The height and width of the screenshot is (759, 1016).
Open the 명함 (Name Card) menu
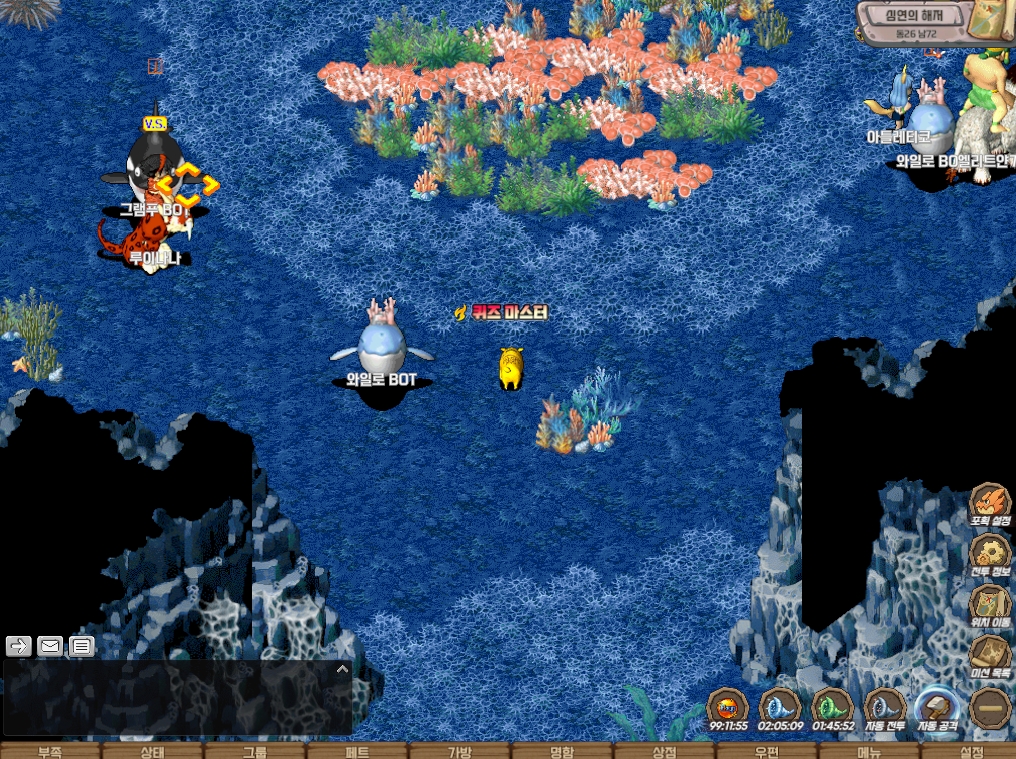click(x=562, y=751)
